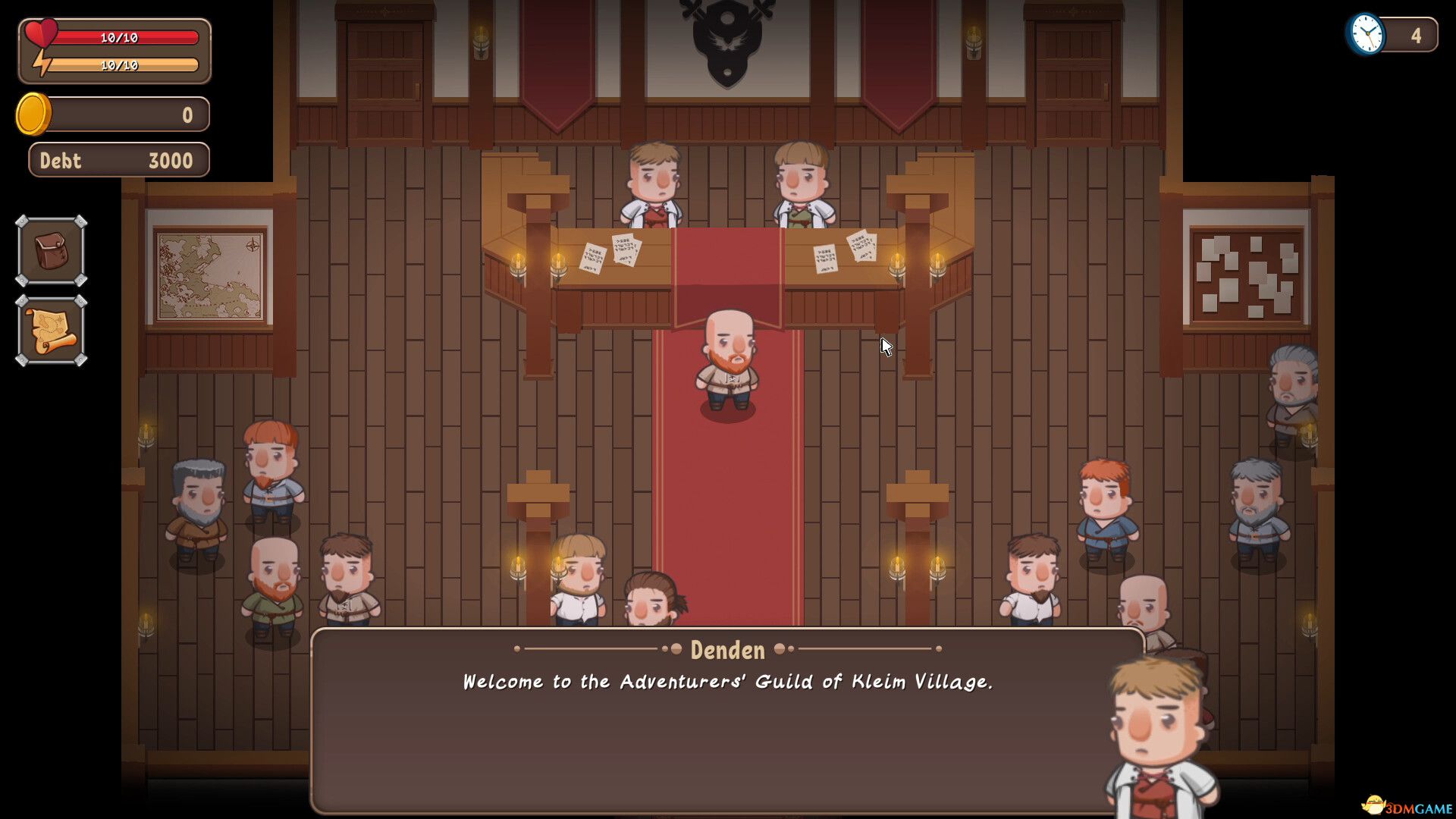
Task: Click the guild crest emblem above the desk
Action: (x=726, y=42)
